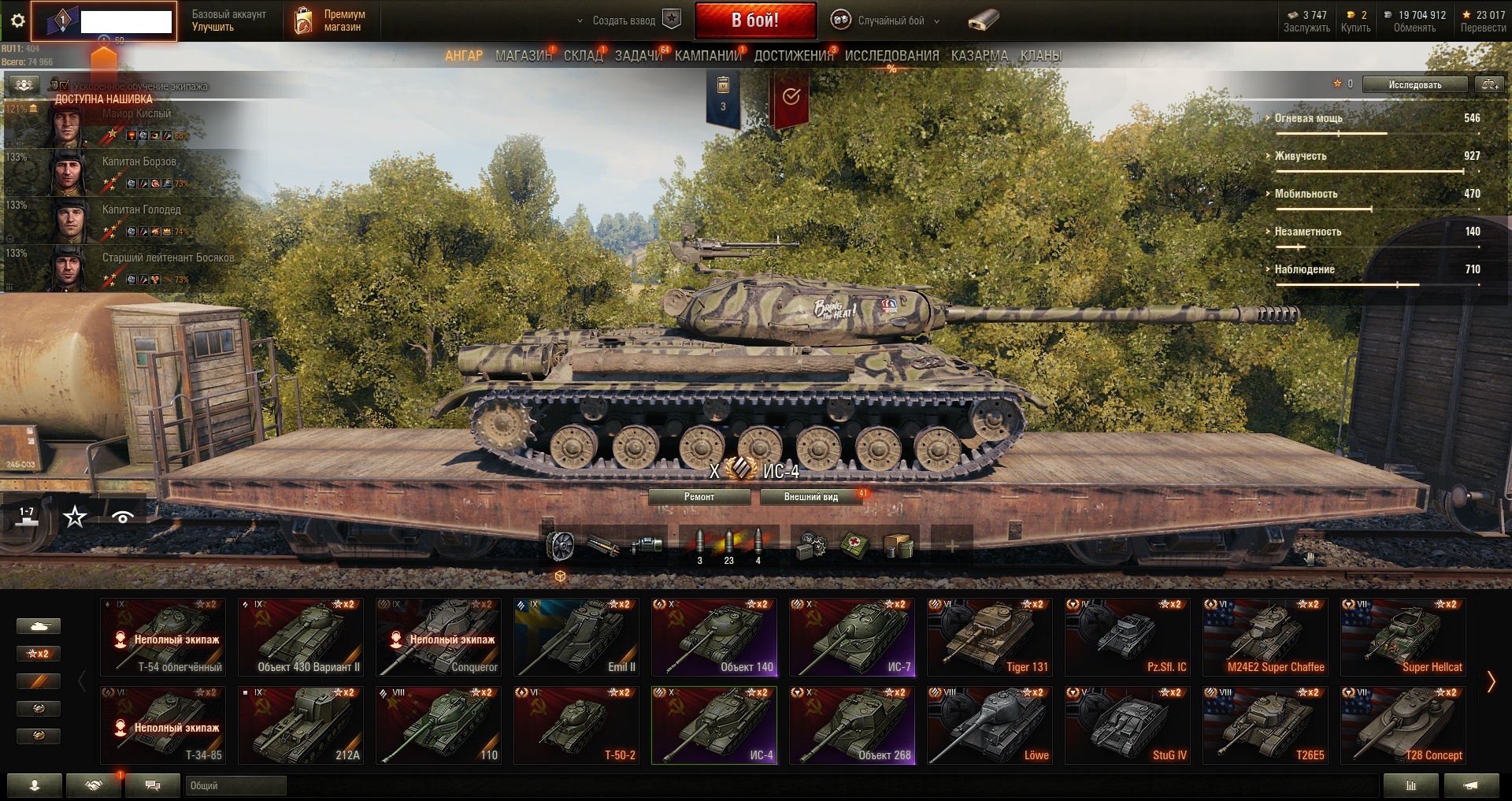Pick the T28 Concept tank
The width and height of the screenshot is (1512, 801).
click(x=1403, y=725)
